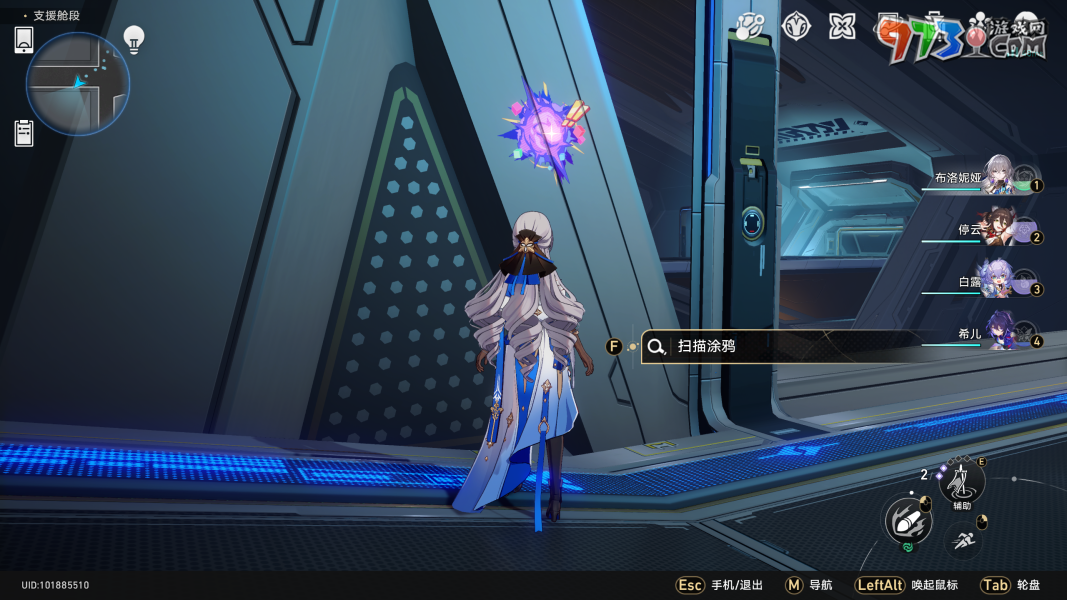1067x600 pixels.
Task: Activate the 辅助 technique skill icon
Action: (962, 482)
